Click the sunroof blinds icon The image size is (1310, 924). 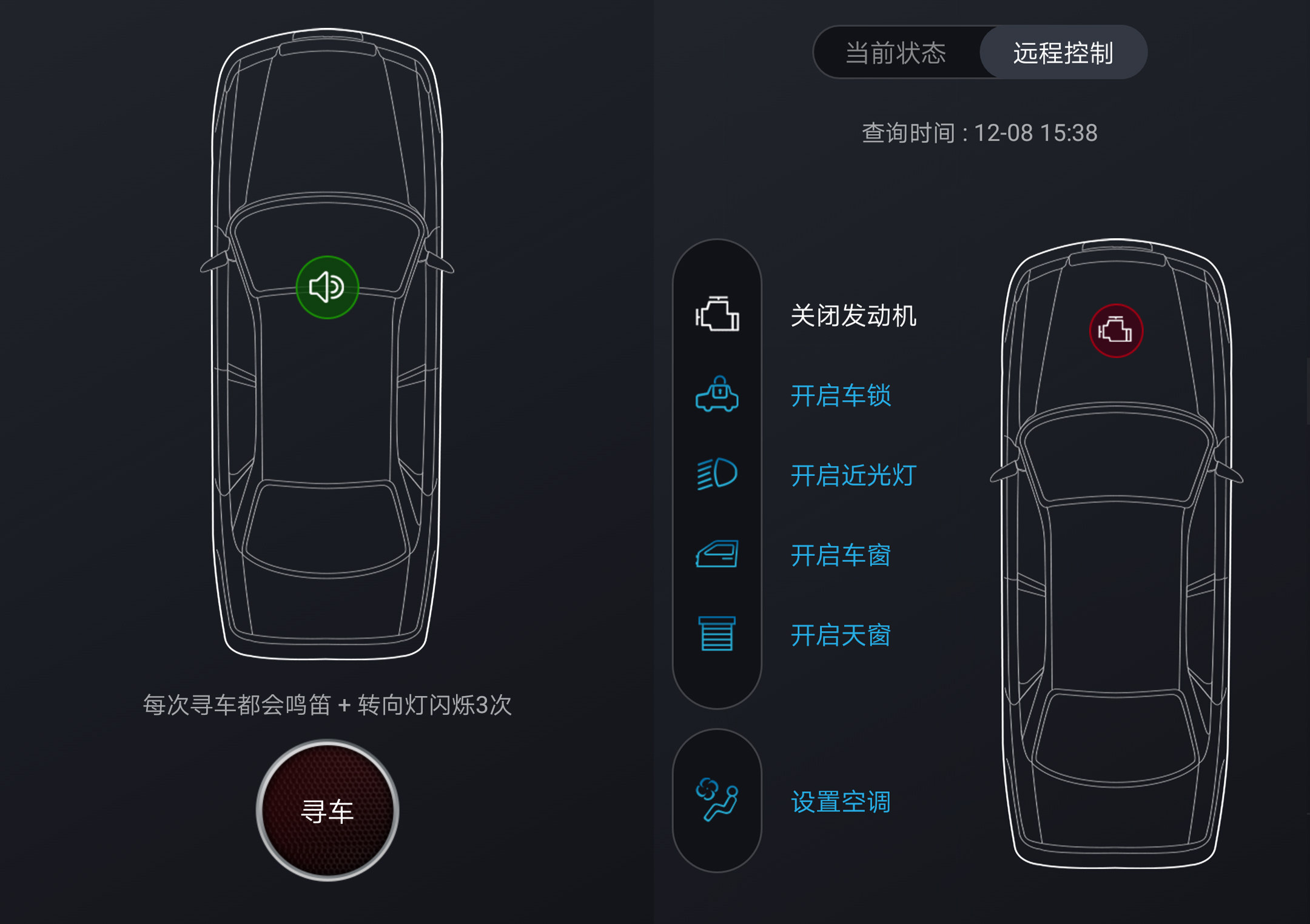(x=717, y=634)
